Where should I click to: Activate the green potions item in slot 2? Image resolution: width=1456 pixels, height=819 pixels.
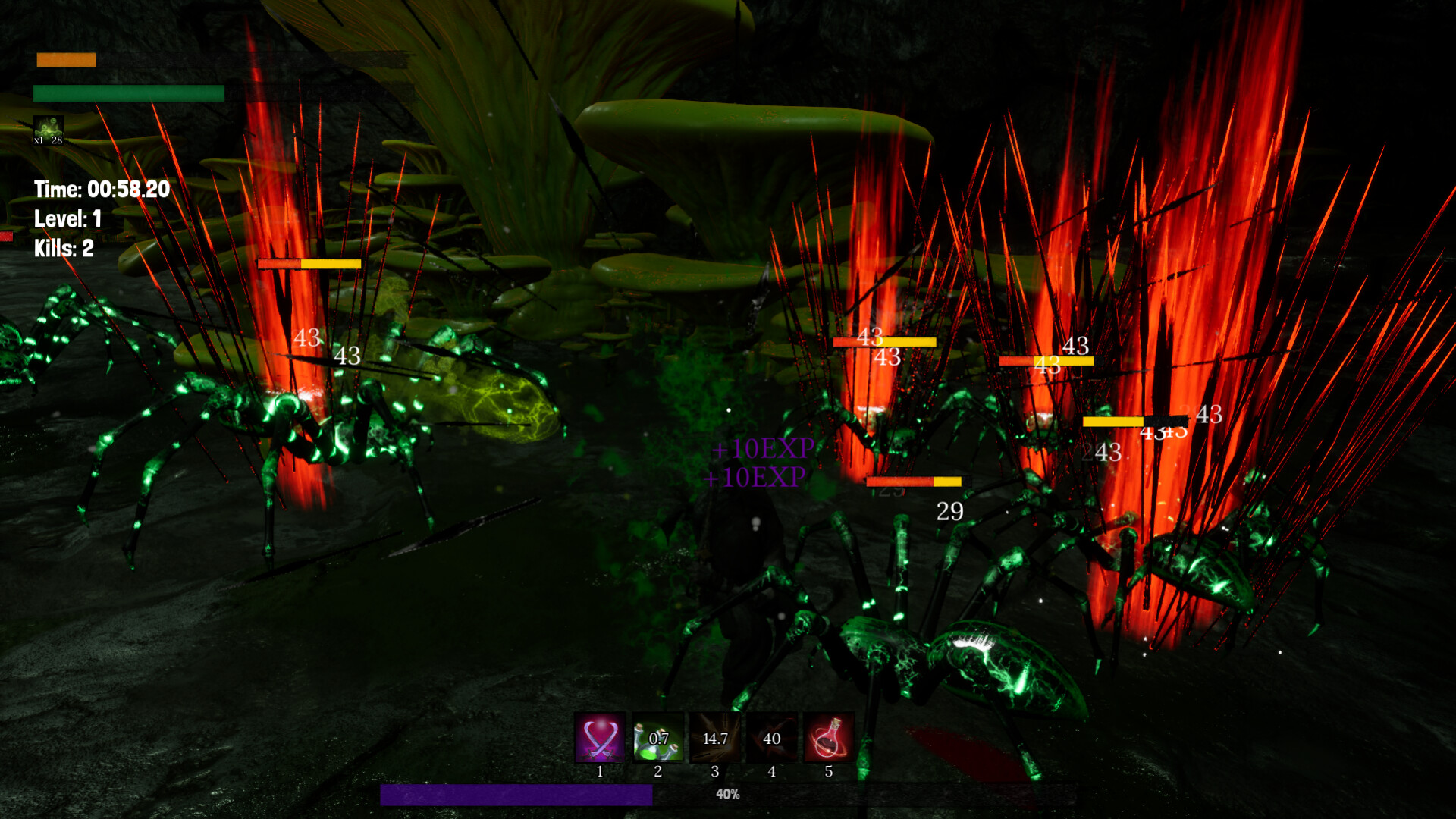pyautogui.click(x=658, y=738)
